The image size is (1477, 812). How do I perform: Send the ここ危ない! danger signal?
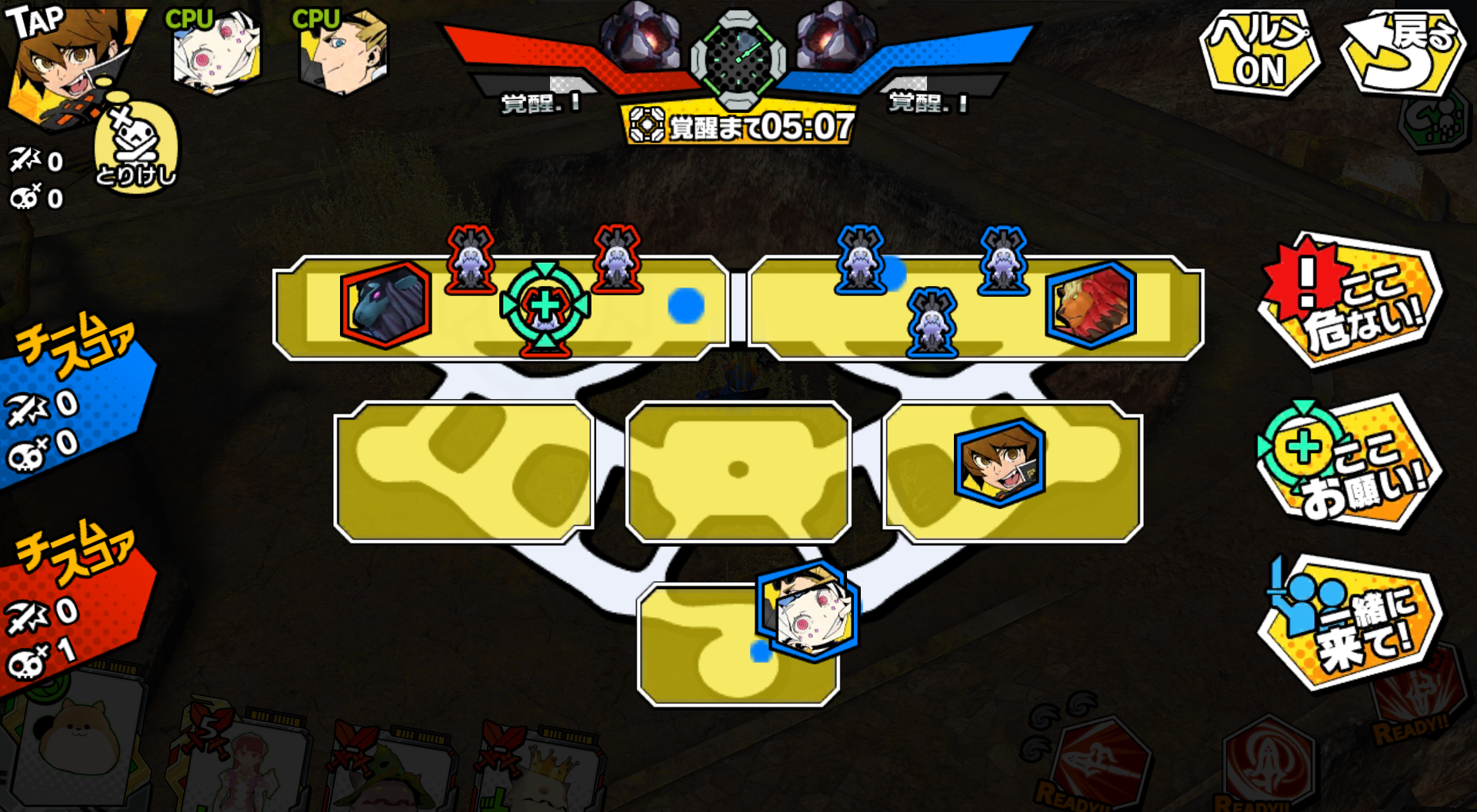coord(1351,300)
